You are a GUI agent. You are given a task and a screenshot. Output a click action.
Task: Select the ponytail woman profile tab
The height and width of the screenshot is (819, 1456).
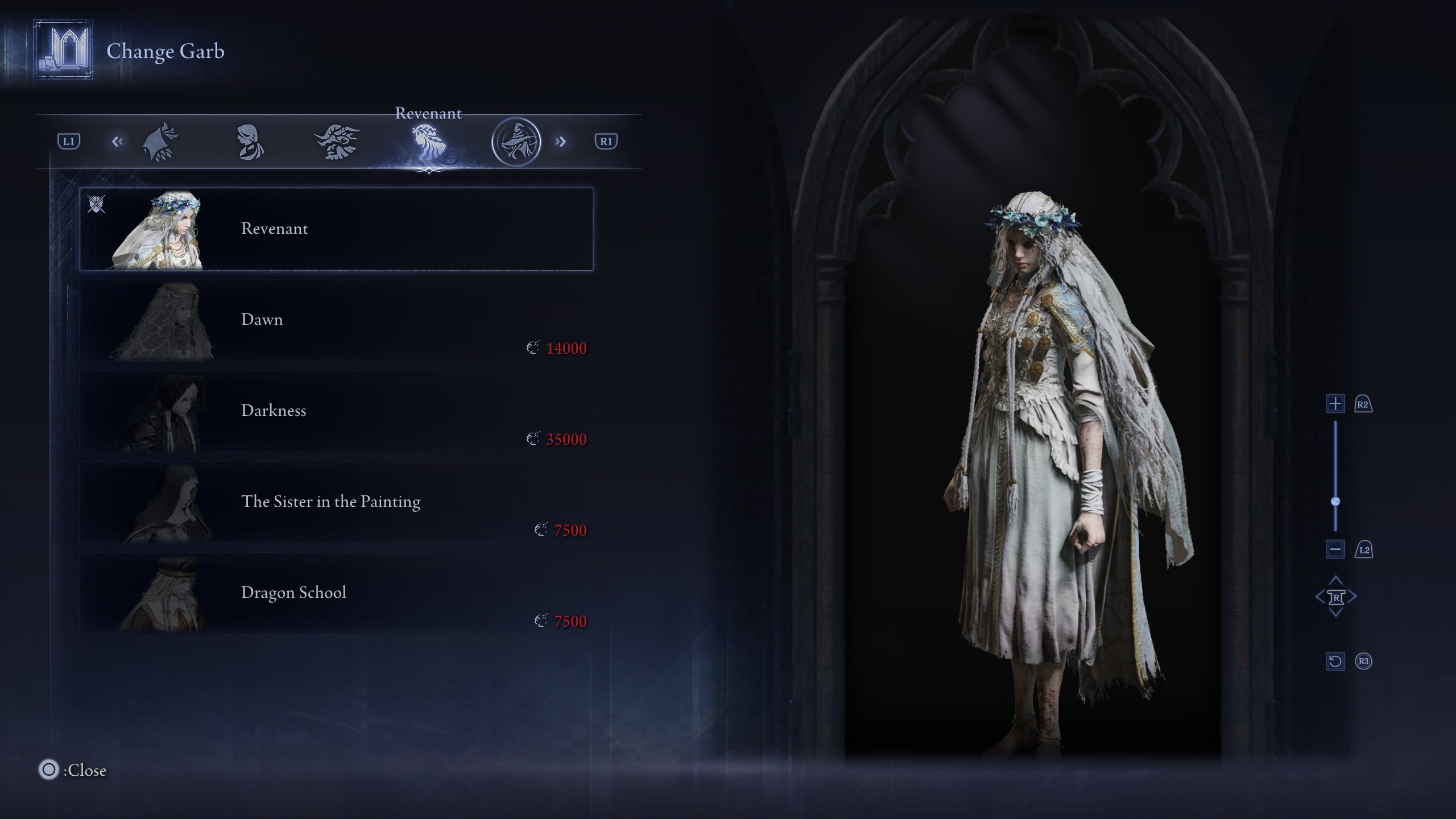pyautogui.click(x=250, y=142)
